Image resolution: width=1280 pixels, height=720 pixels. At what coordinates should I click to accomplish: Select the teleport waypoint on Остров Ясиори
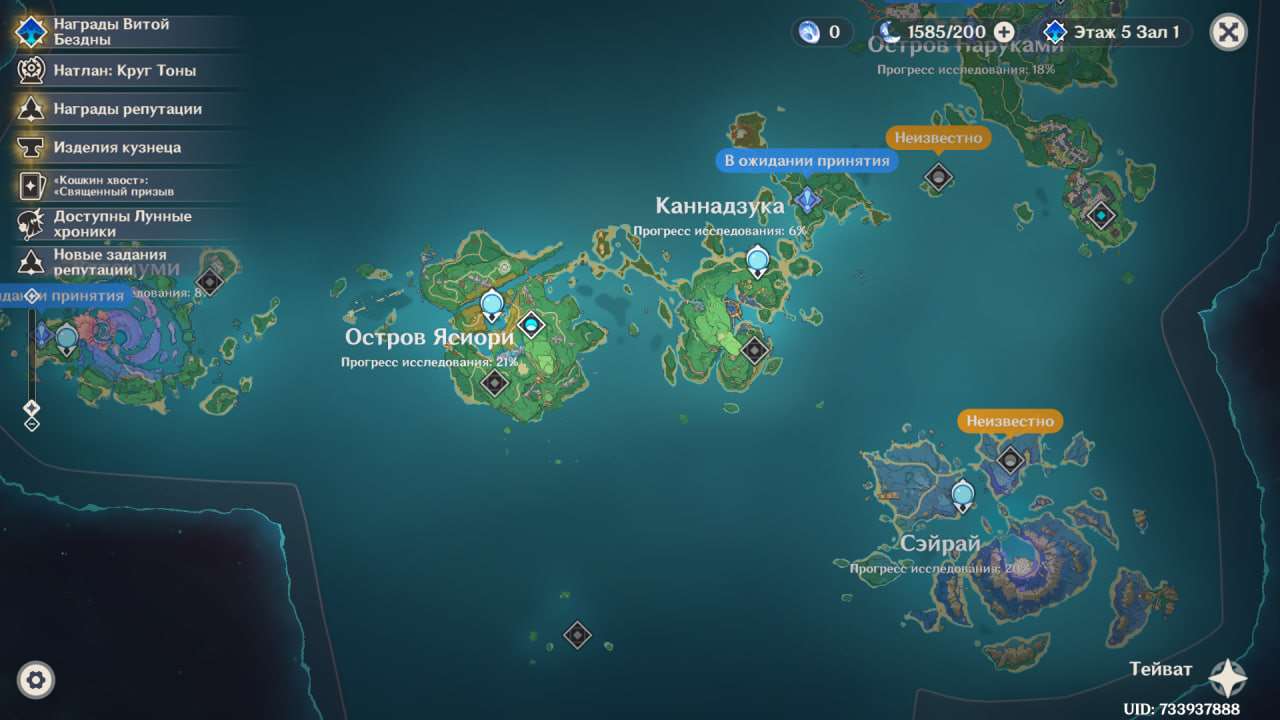pos(491,305)
